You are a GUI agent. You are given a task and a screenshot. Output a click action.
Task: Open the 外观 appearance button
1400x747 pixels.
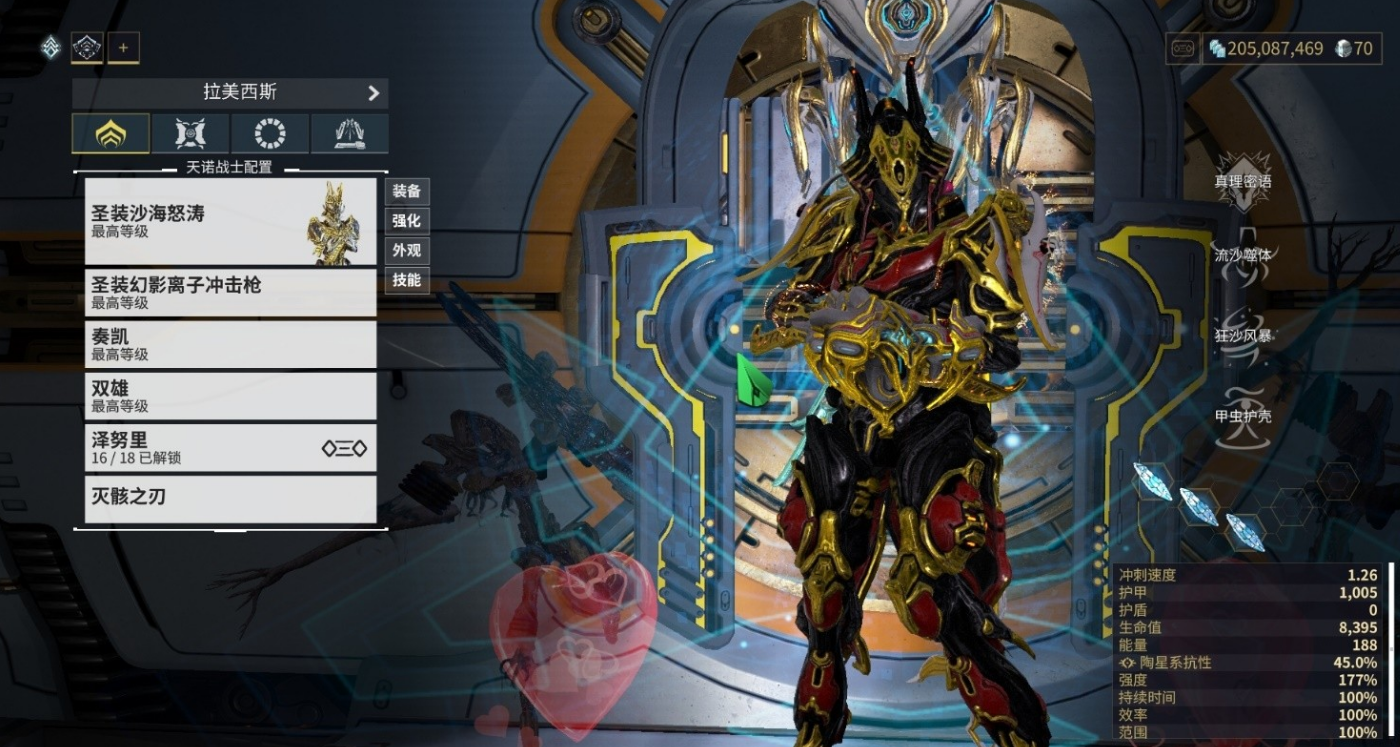(x=406, y=251)
